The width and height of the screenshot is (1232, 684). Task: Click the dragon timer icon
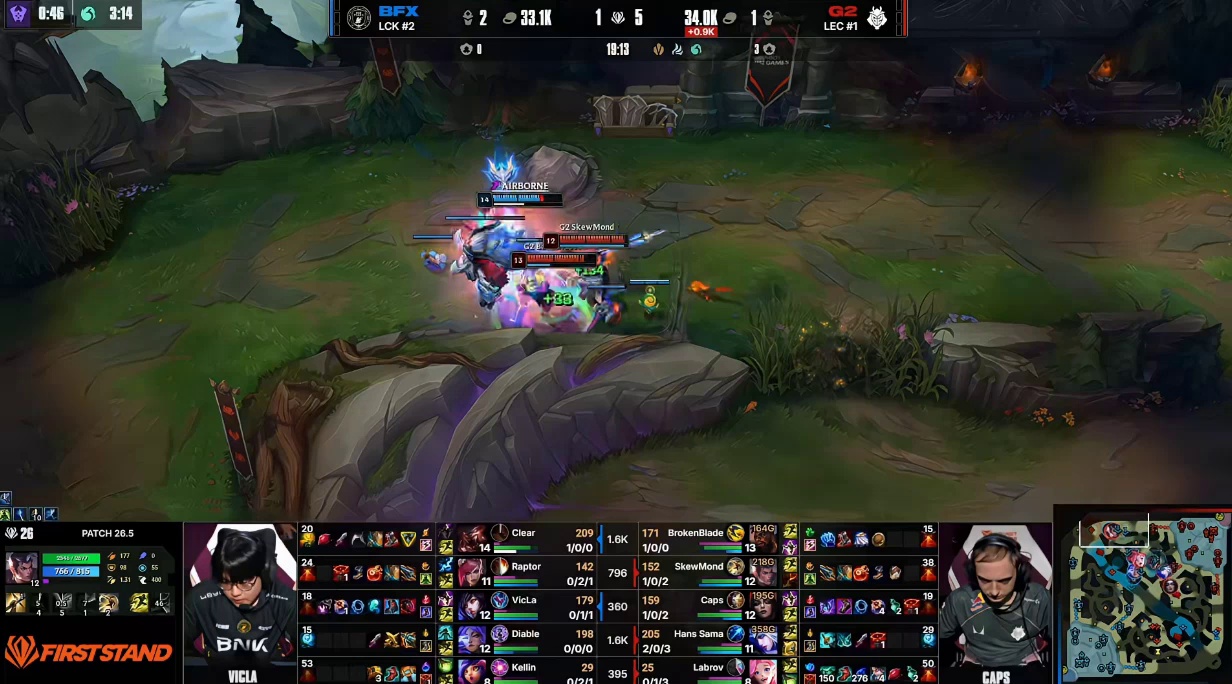click(88, 13)
